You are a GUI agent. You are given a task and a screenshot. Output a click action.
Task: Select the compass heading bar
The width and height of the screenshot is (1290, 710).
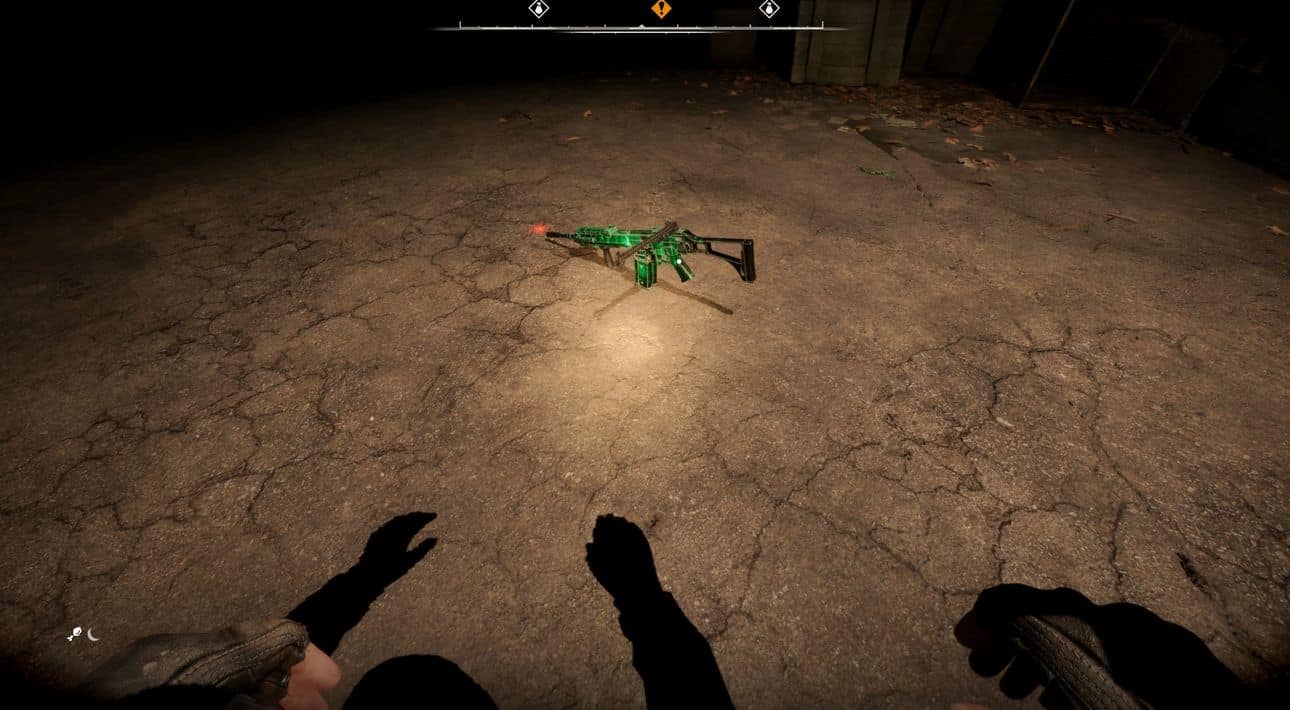[640, 27]
